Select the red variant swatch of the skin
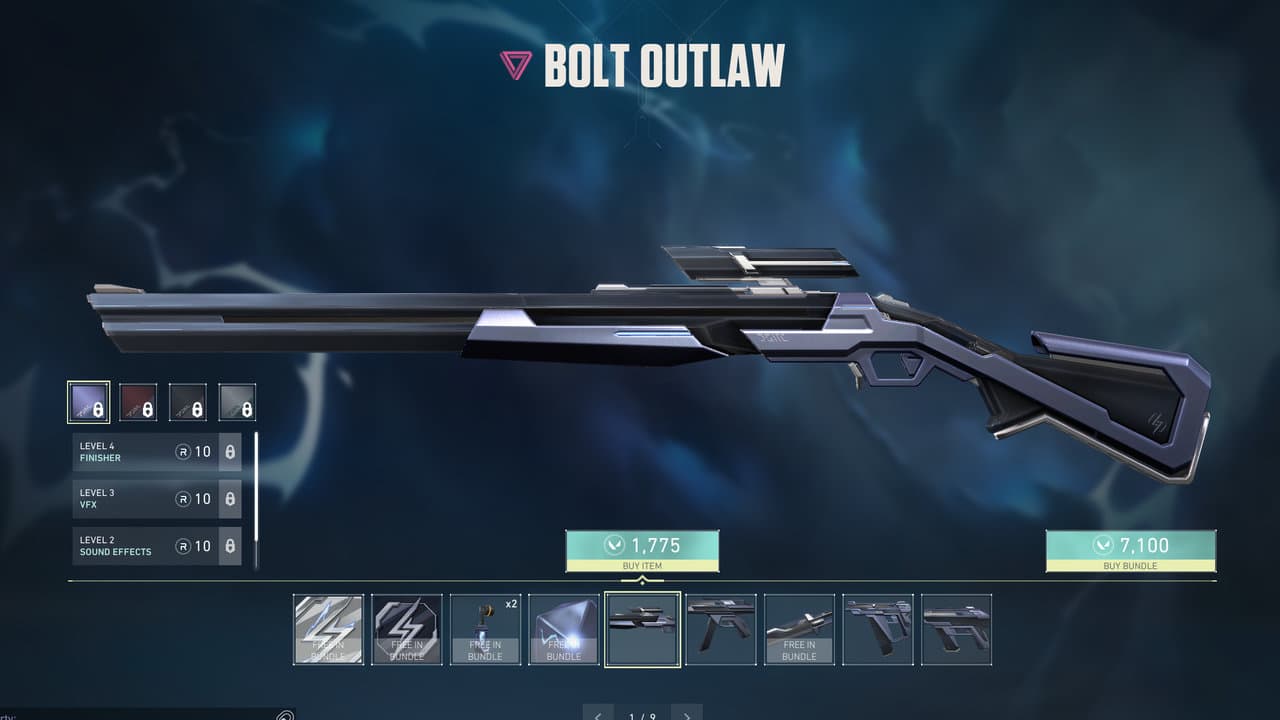1280x720 pixels. (x=138, y=400)
